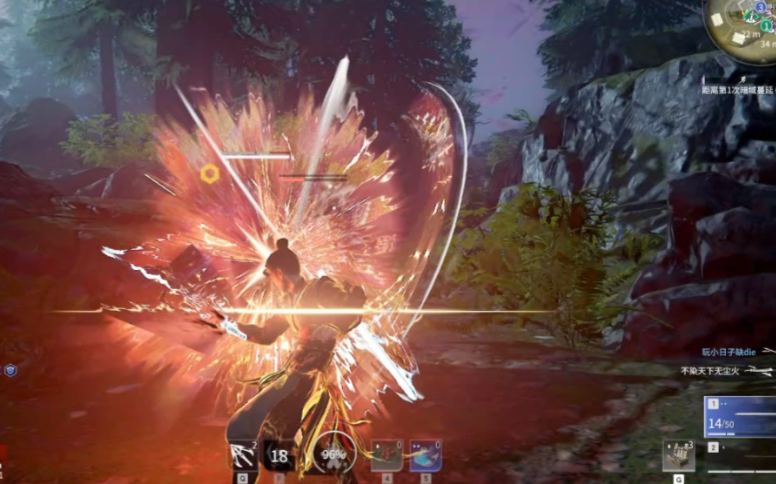Click the blue number 3 minimap marker

[x=760, y=7]
